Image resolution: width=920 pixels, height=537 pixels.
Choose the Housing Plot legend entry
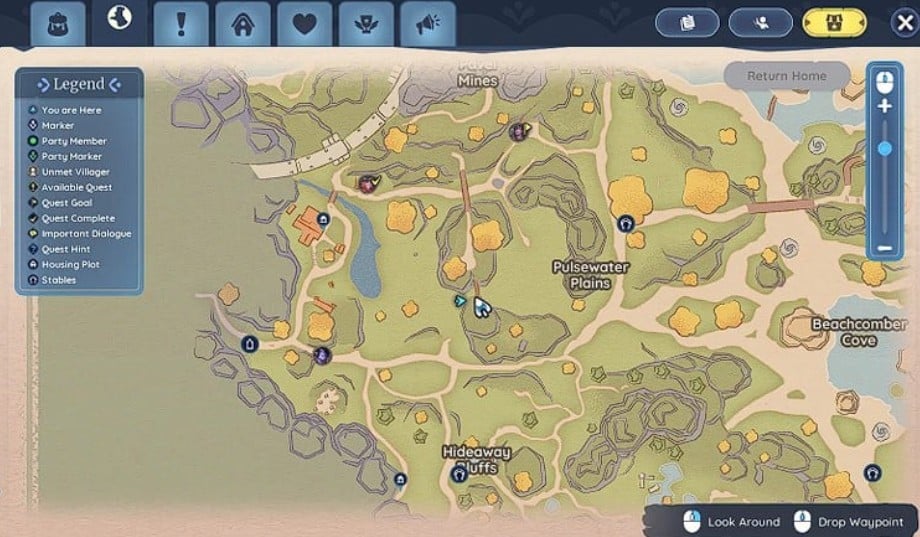click(70, 265)
